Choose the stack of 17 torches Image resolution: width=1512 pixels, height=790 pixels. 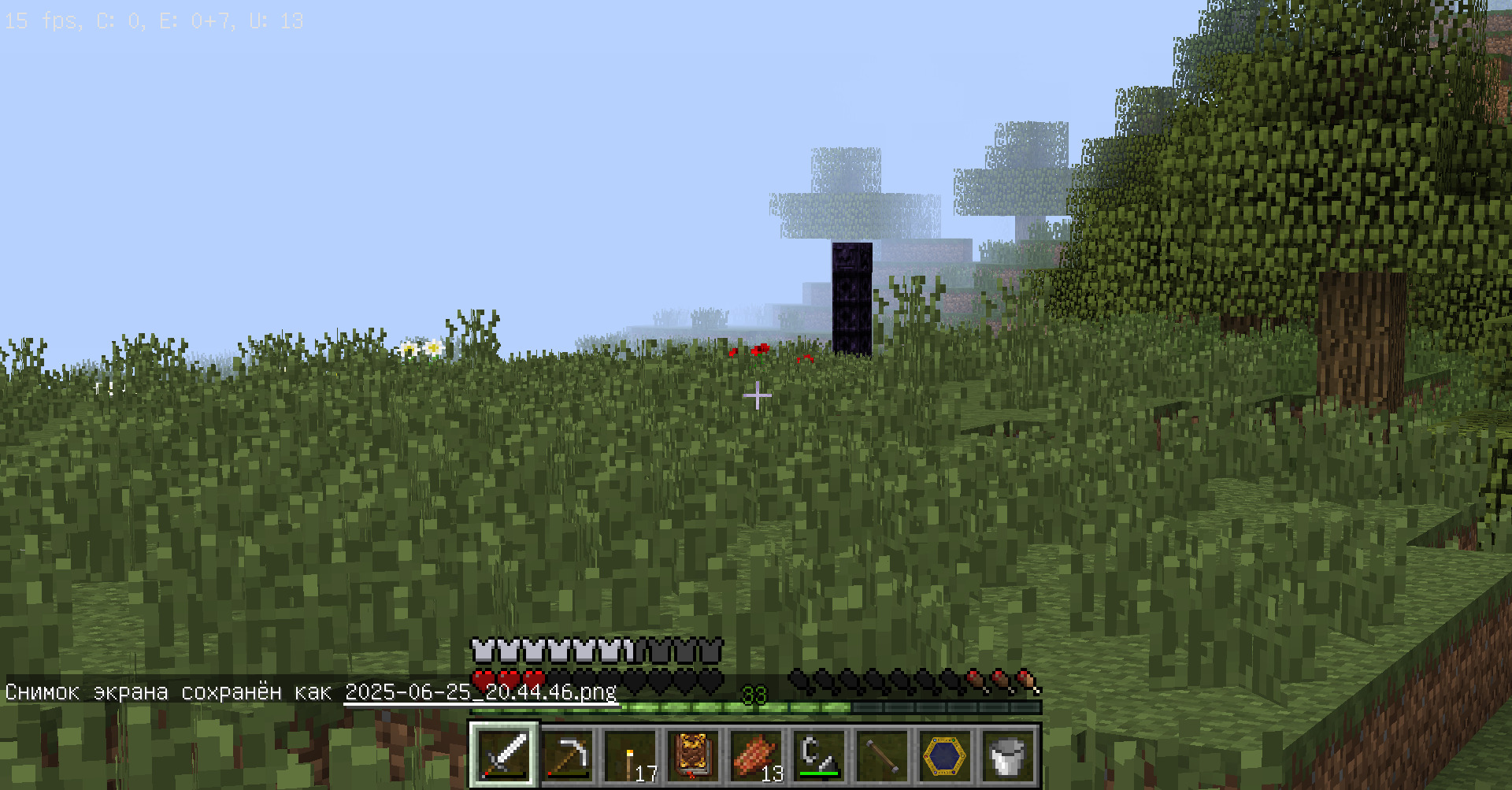[x=630, y=755]
